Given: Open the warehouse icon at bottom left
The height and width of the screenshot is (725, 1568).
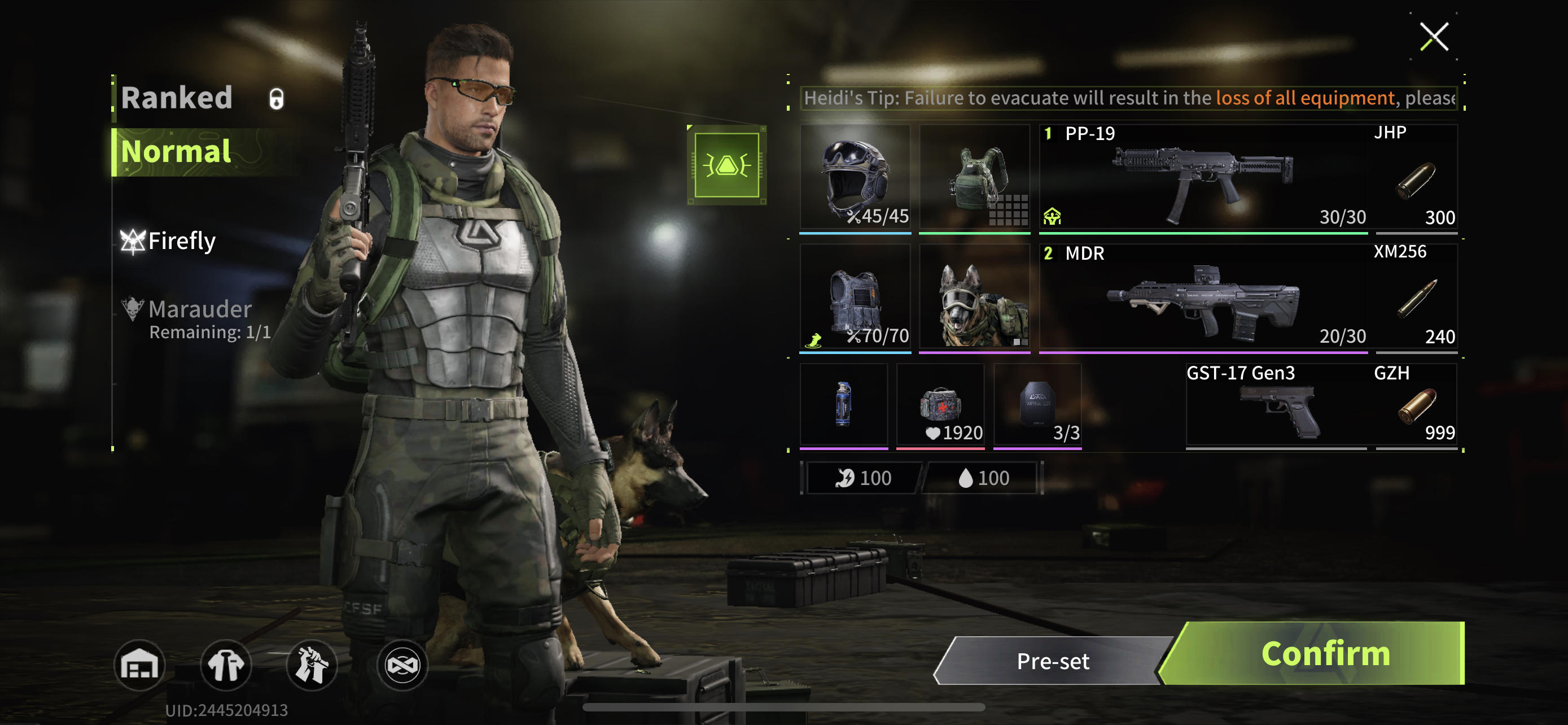Looking at the screenshot, I should click(x=139, y=665).
